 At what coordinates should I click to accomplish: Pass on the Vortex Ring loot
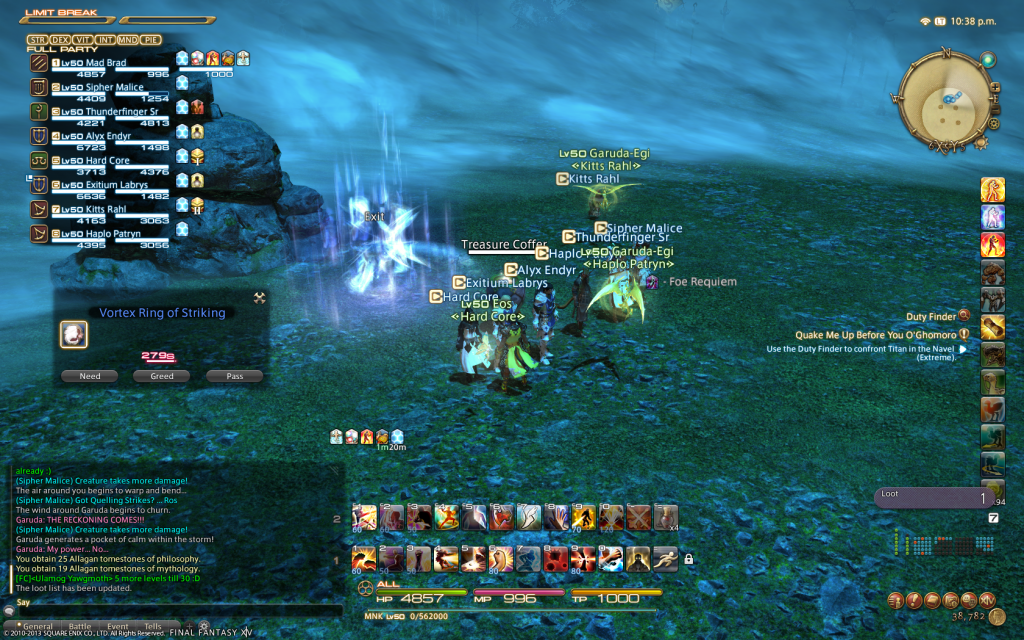tap(235, 376)
